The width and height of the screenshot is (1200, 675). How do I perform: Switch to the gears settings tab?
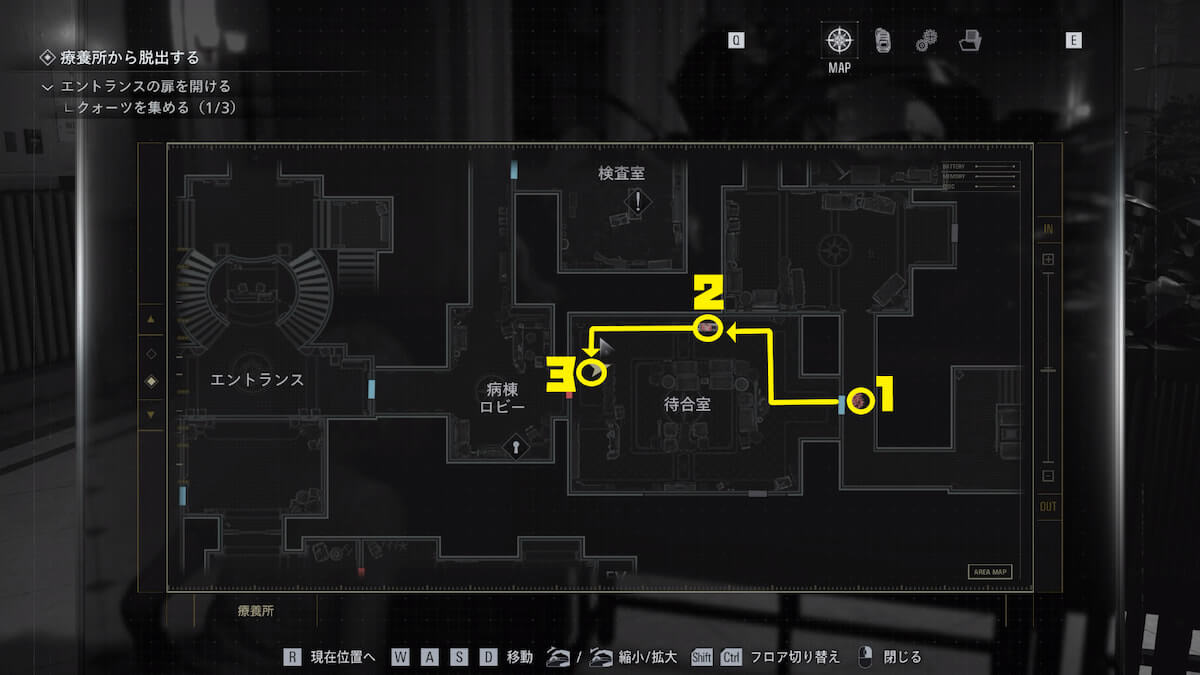point(926,41)
